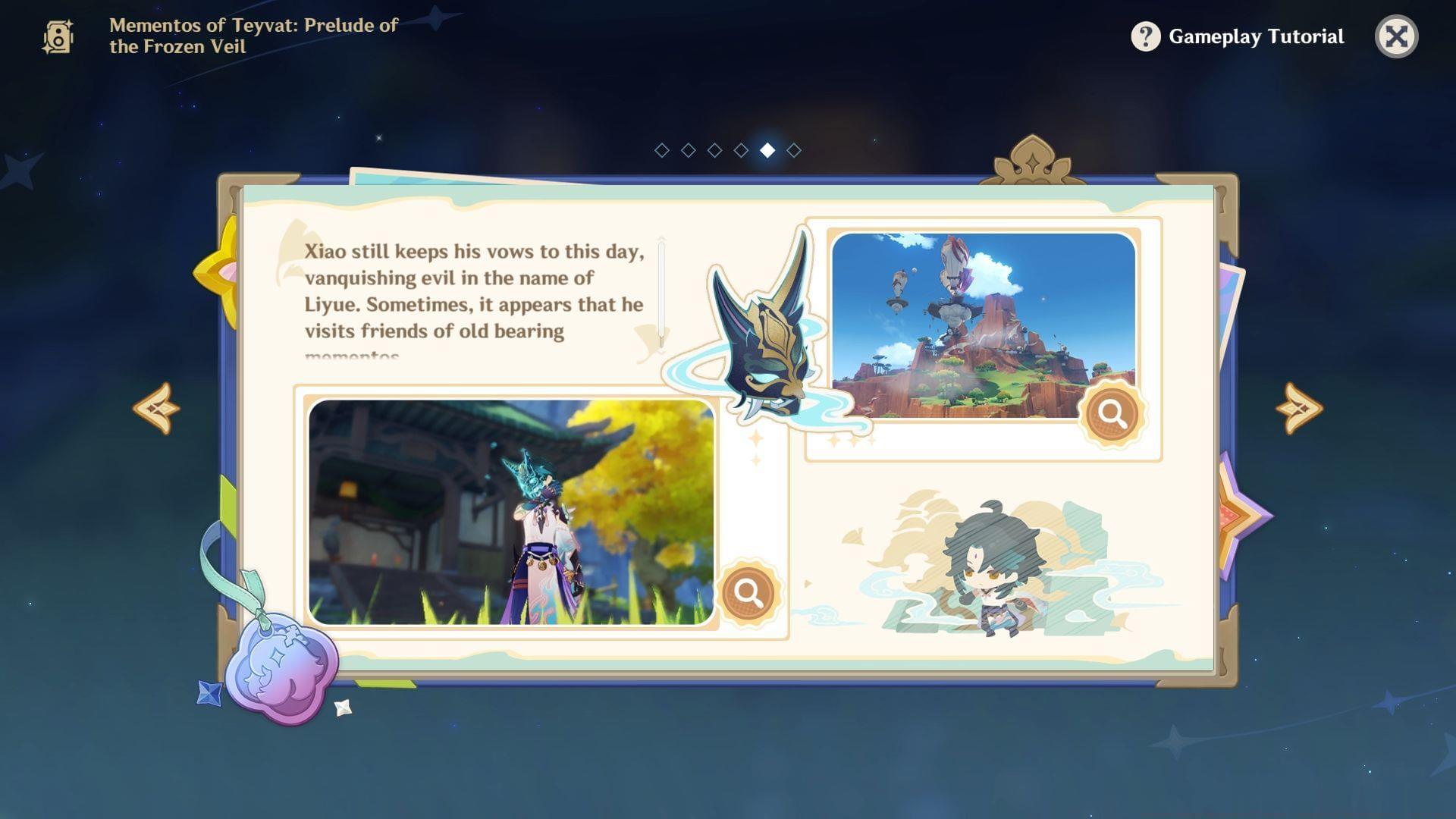Select the currently filled page indicator diamond
Screen dimensions: 1456x819
click(x=766, y=149)
